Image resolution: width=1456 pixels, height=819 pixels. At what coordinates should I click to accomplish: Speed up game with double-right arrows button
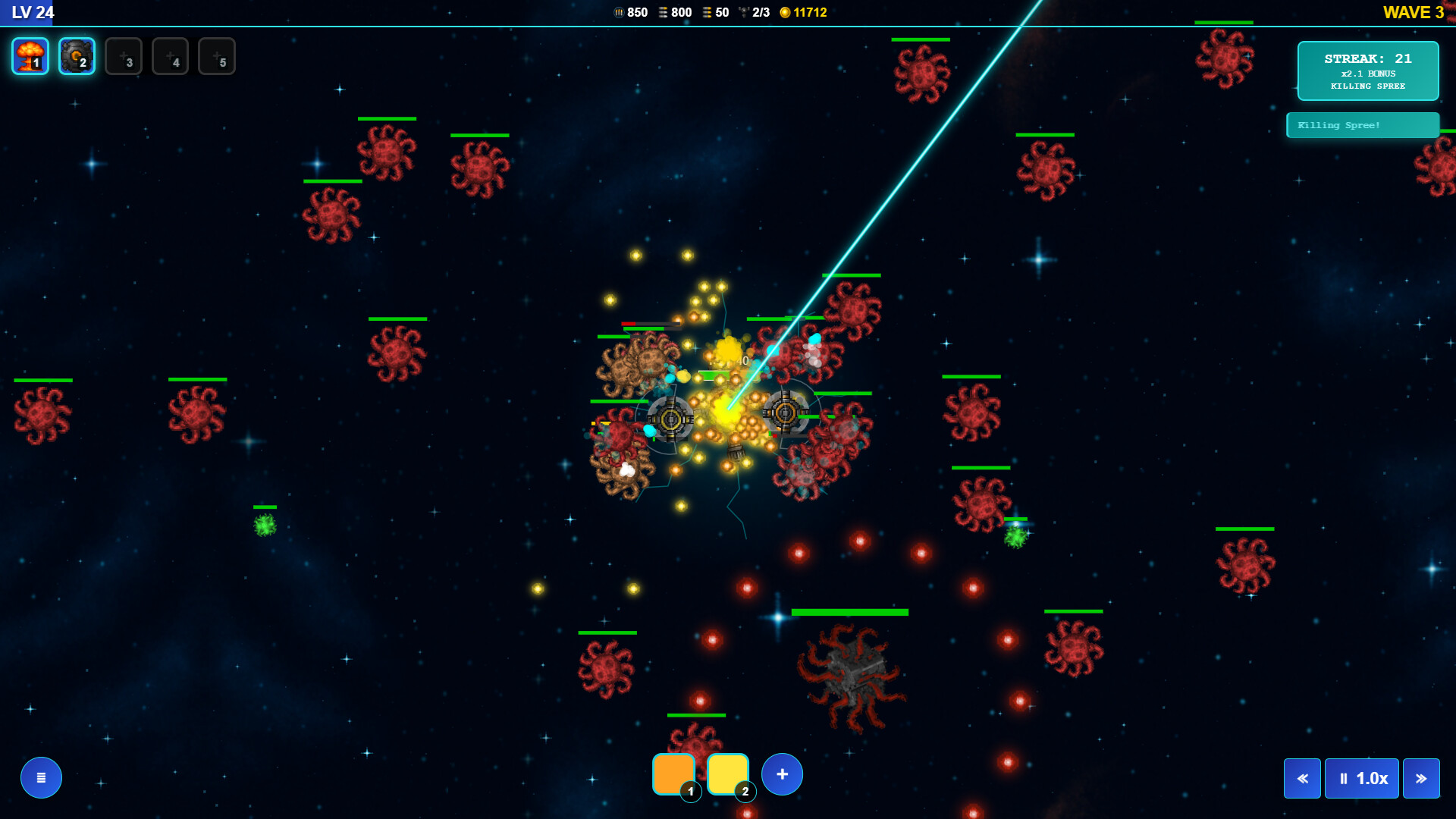[1422, 778]
